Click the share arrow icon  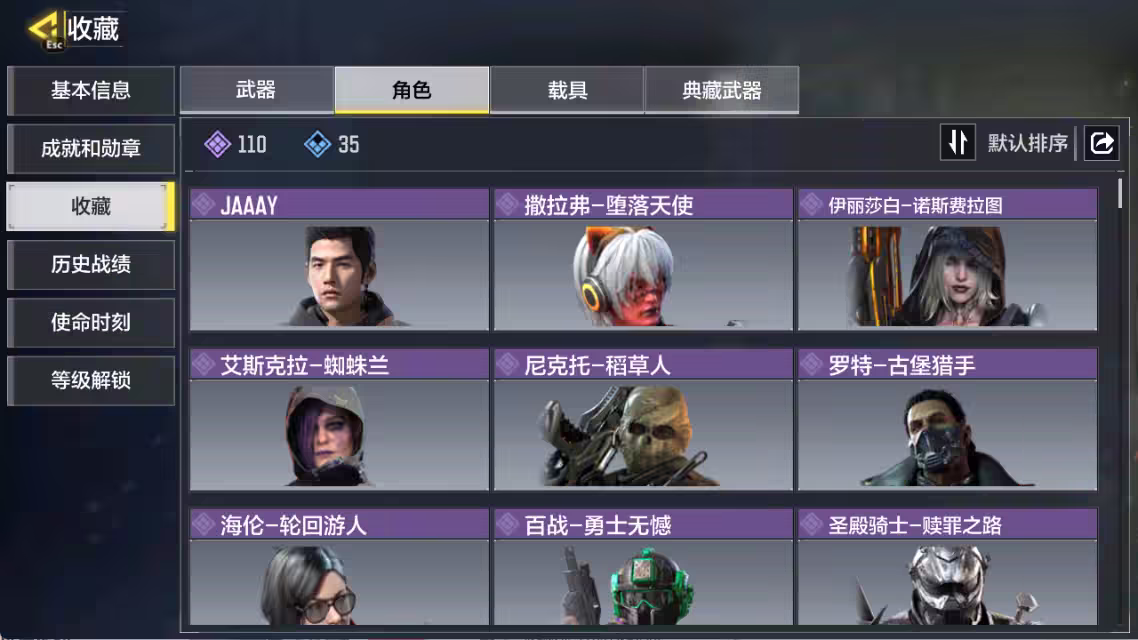click(x=1101, y=143)
